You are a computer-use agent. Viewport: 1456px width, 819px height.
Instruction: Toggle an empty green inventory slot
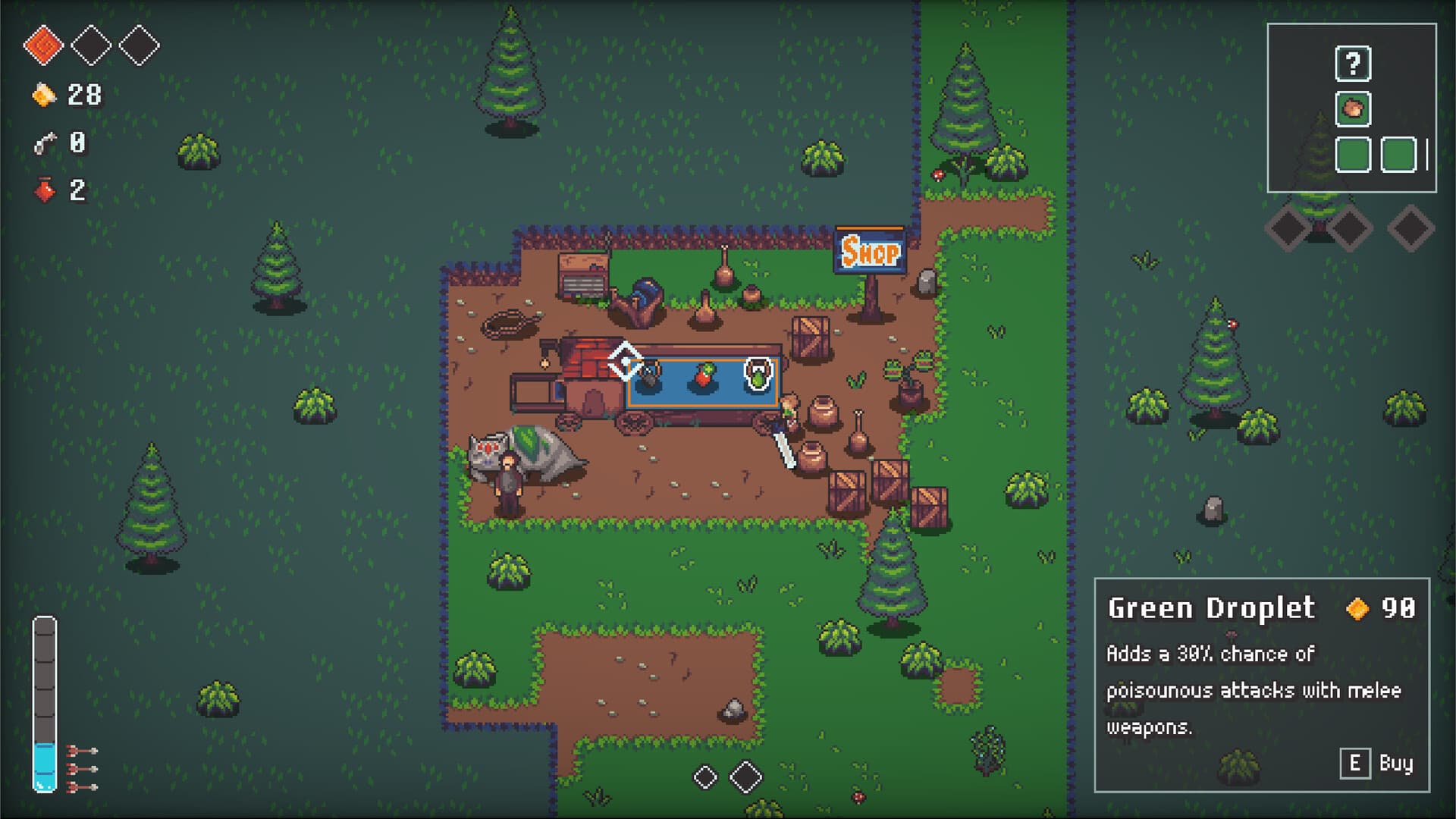(x=1351, y=155)
